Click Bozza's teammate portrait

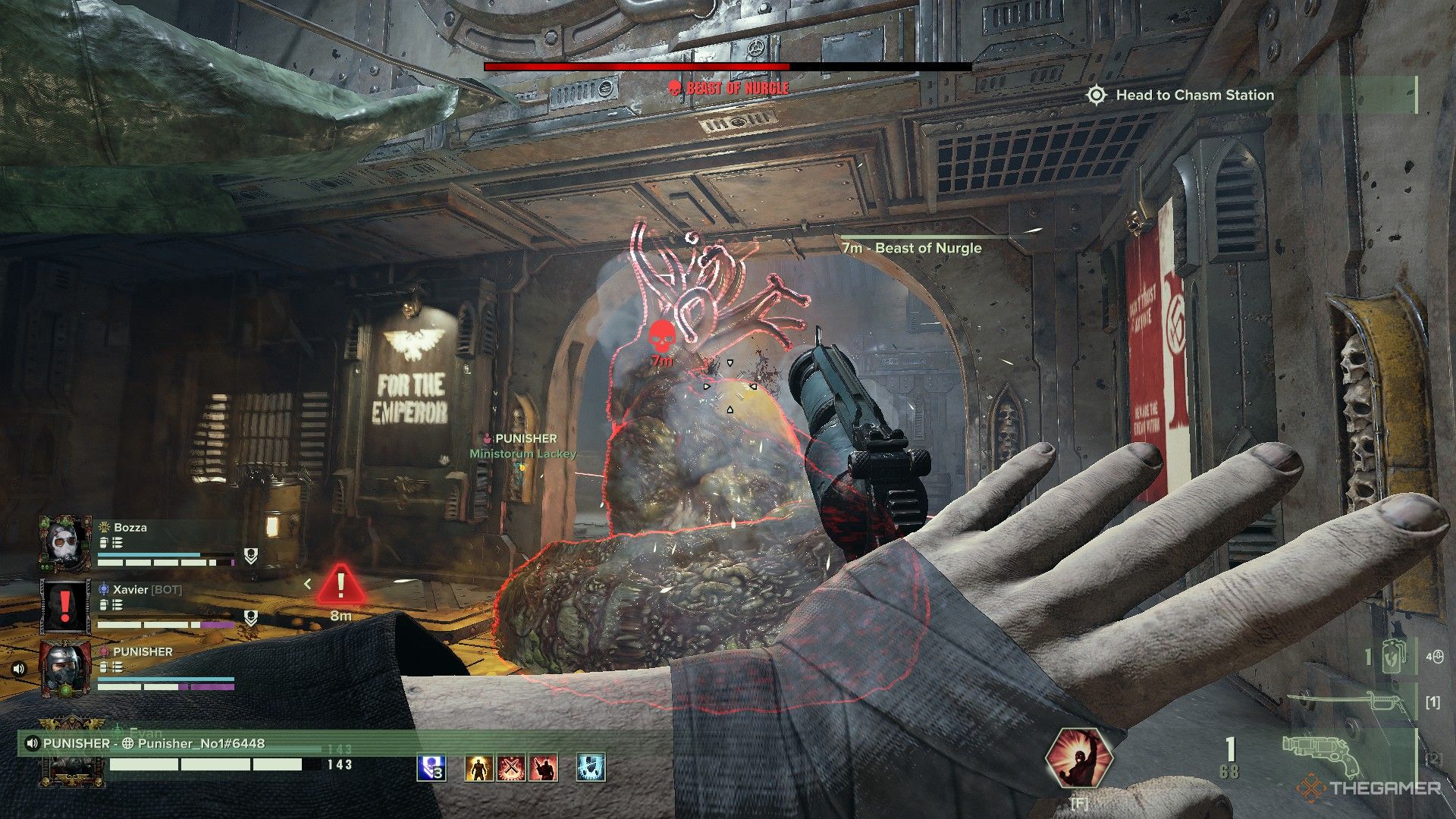pyautogui.click(x=65, y=544)
